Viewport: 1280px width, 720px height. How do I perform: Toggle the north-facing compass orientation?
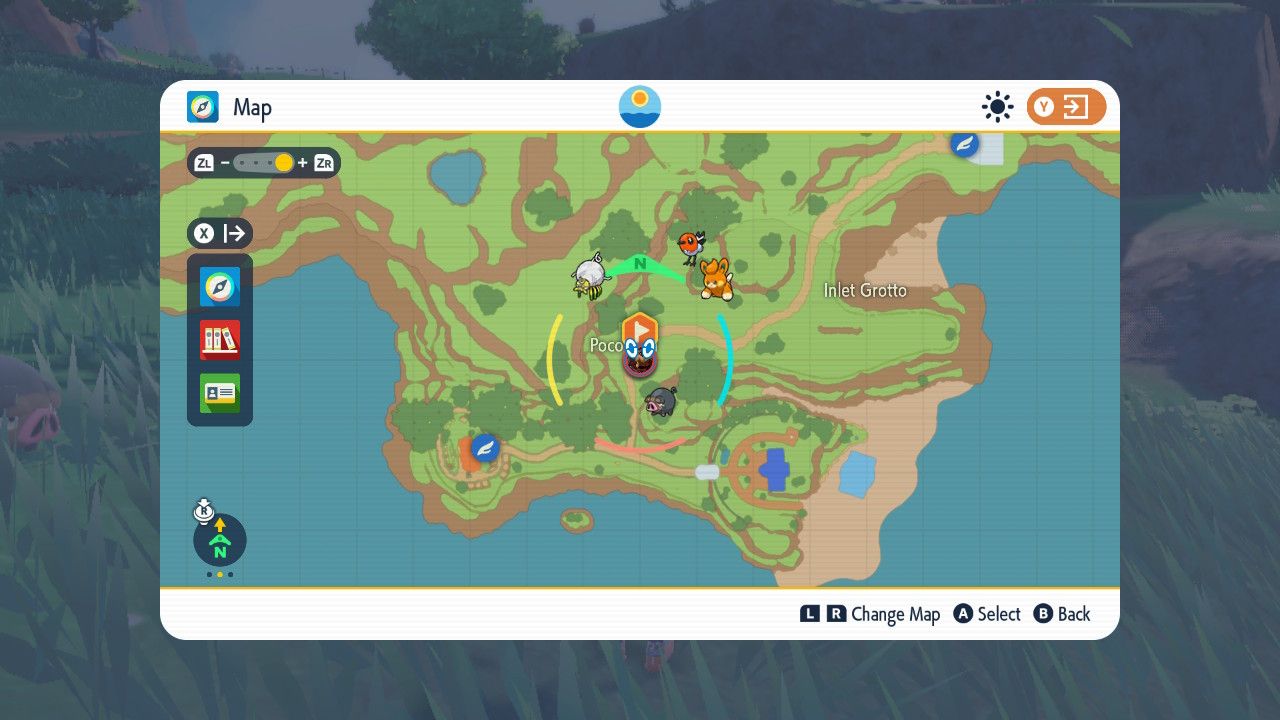tap(219, 540)
